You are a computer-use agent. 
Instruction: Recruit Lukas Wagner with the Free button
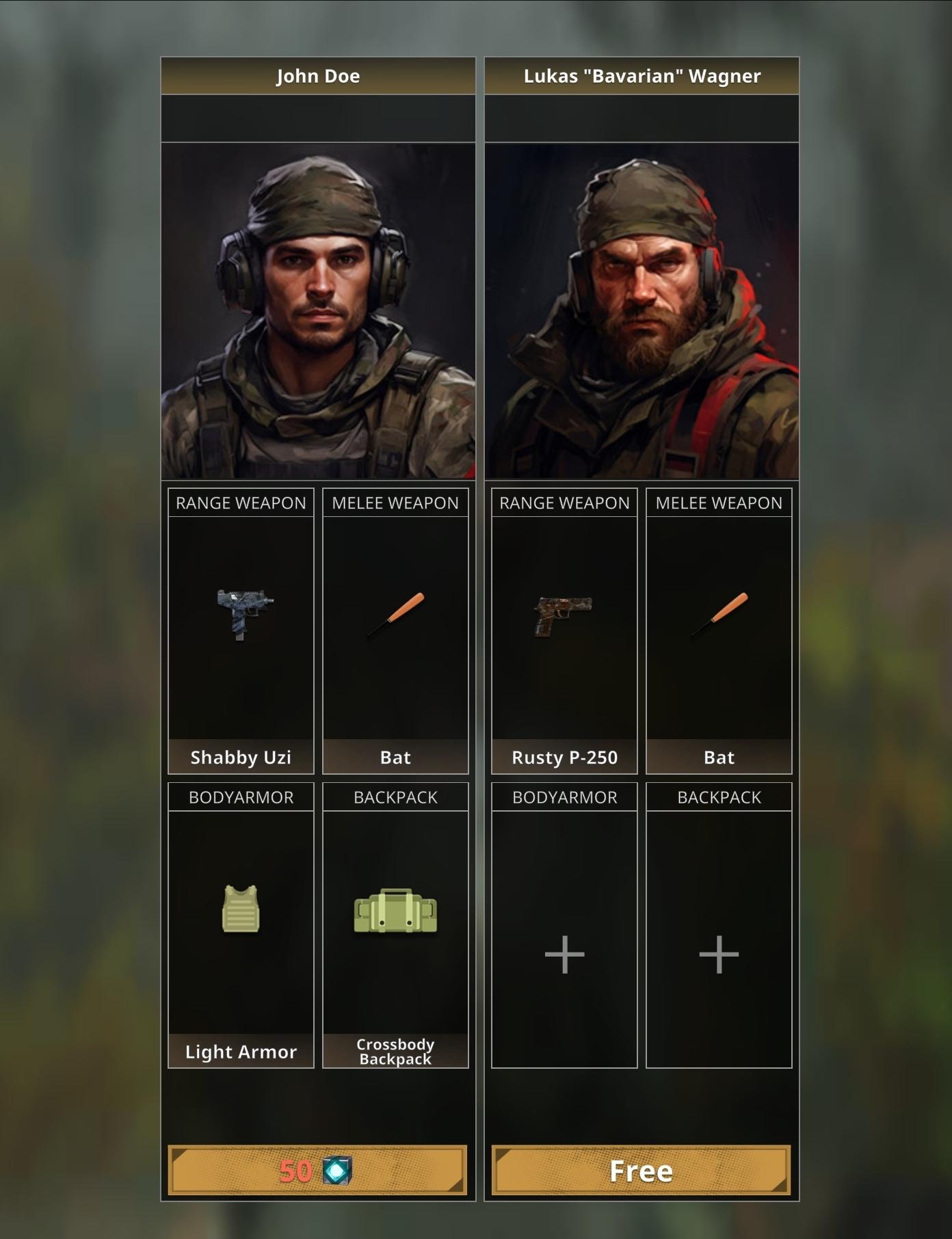click(642, 1170)
